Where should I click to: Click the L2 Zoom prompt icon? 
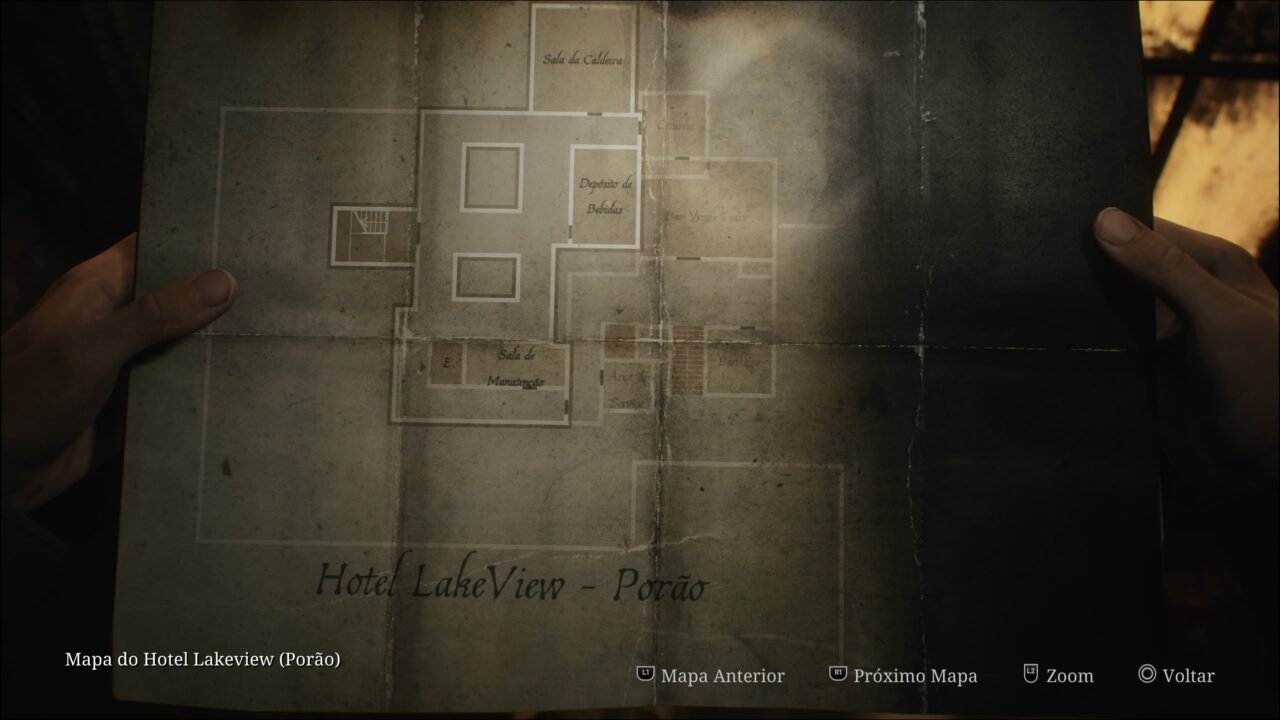pyautogui.click(x=1029, y=675)
